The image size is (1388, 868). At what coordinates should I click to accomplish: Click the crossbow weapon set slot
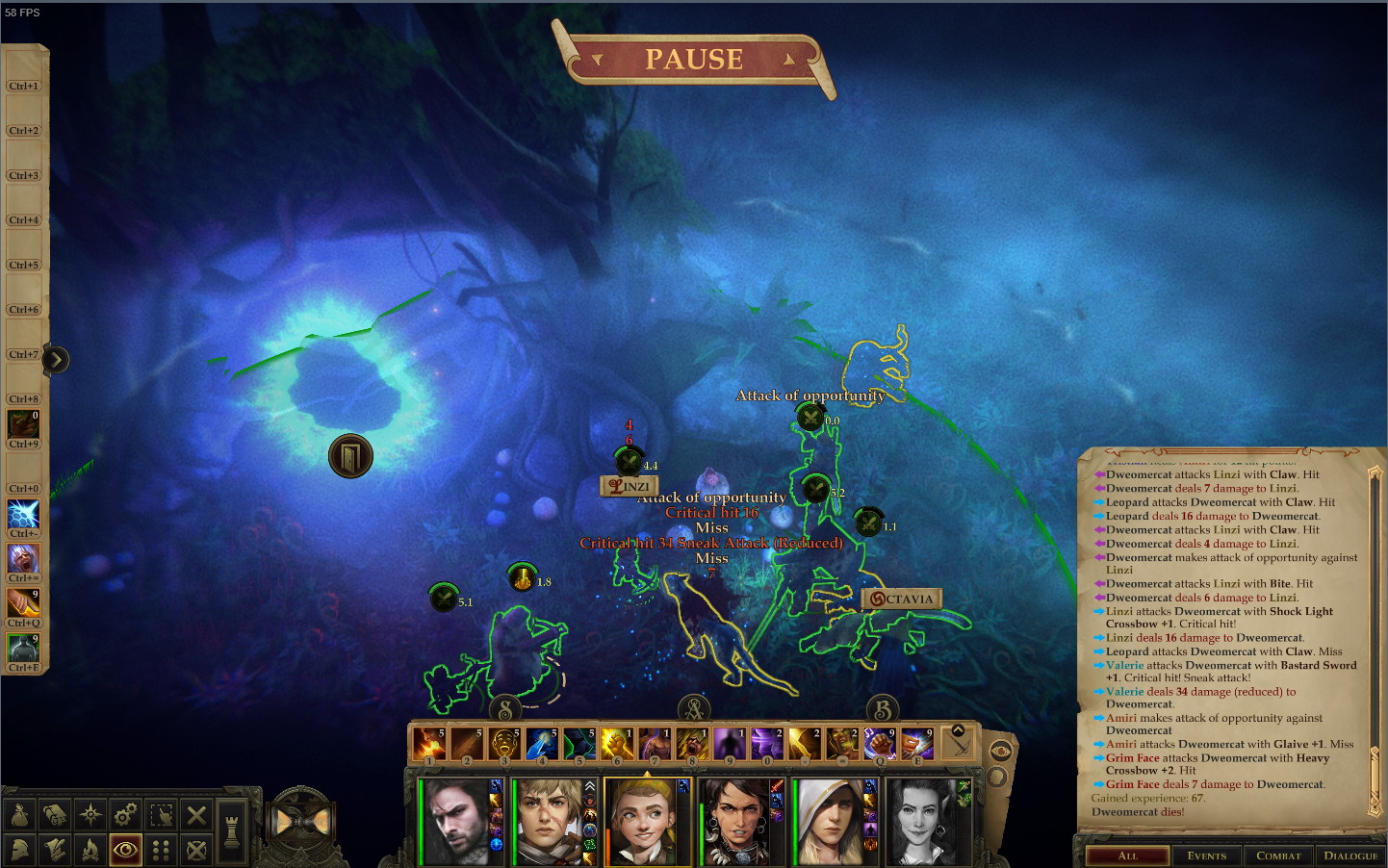click(958, 744)
